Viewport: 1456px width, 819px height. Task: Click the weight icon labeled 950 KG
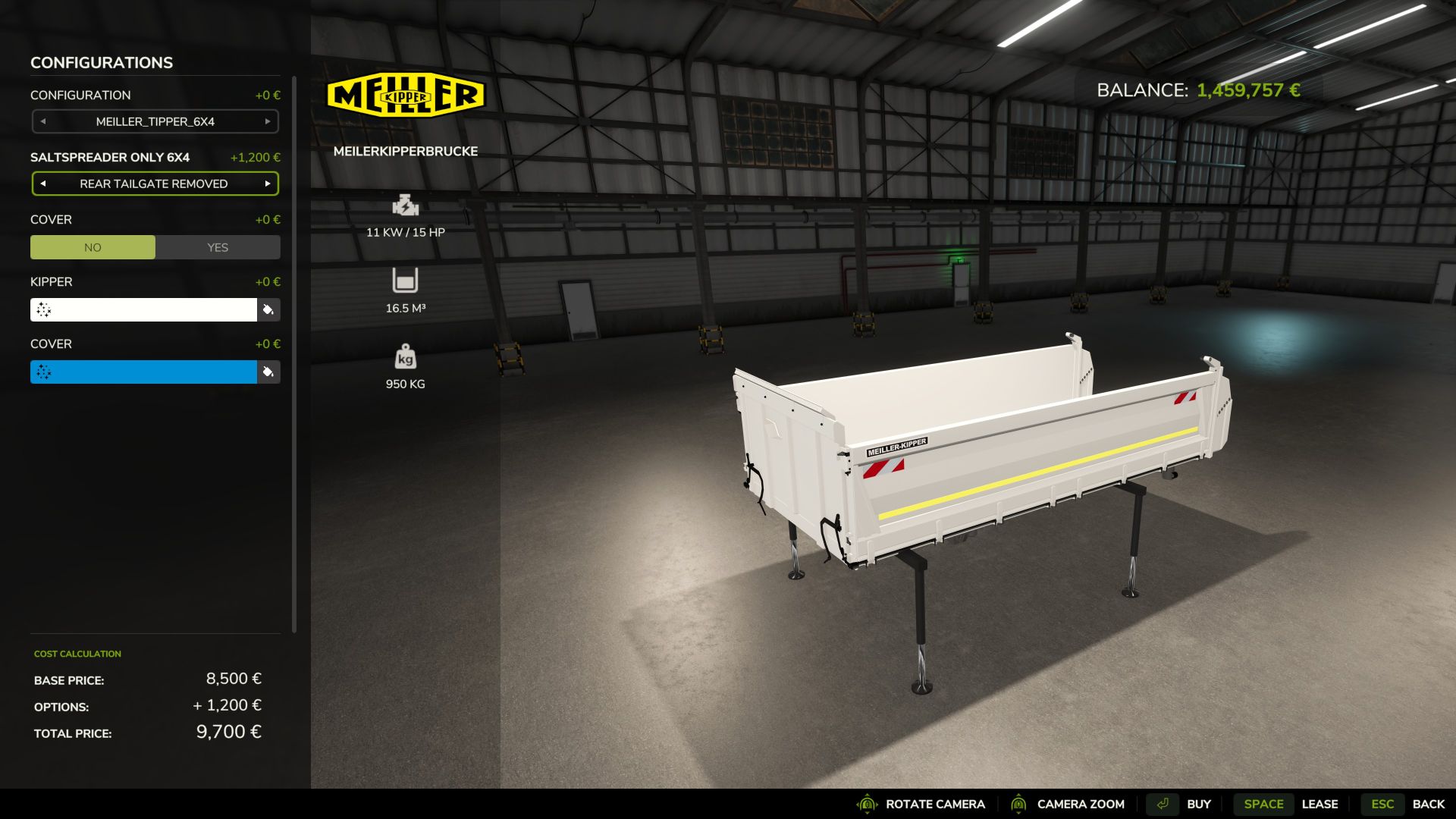(404, 357)
